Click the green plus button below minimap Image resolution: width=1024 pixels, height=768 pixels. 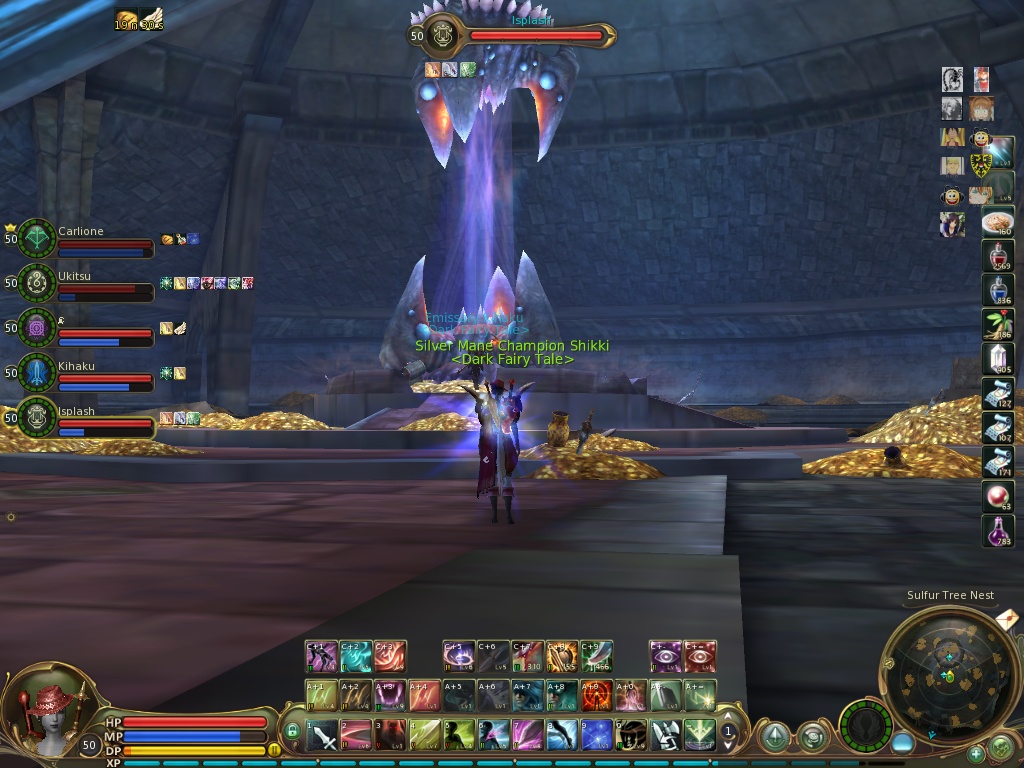[976, 753]
